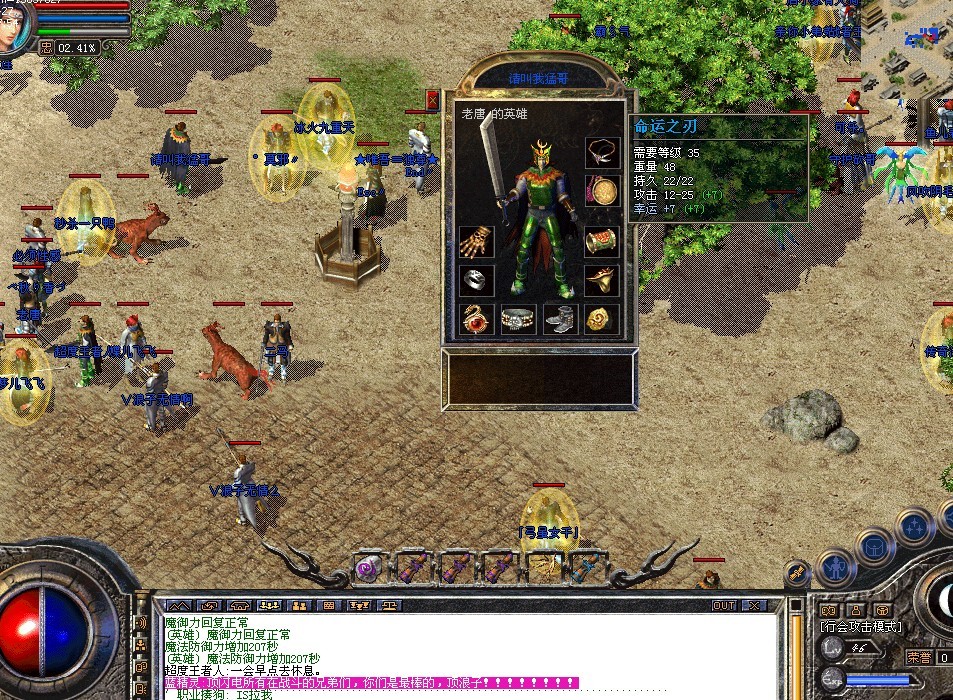Choose the silver ring slot
This screenshot has height=700, width=953.
click(x=476, y=280)
